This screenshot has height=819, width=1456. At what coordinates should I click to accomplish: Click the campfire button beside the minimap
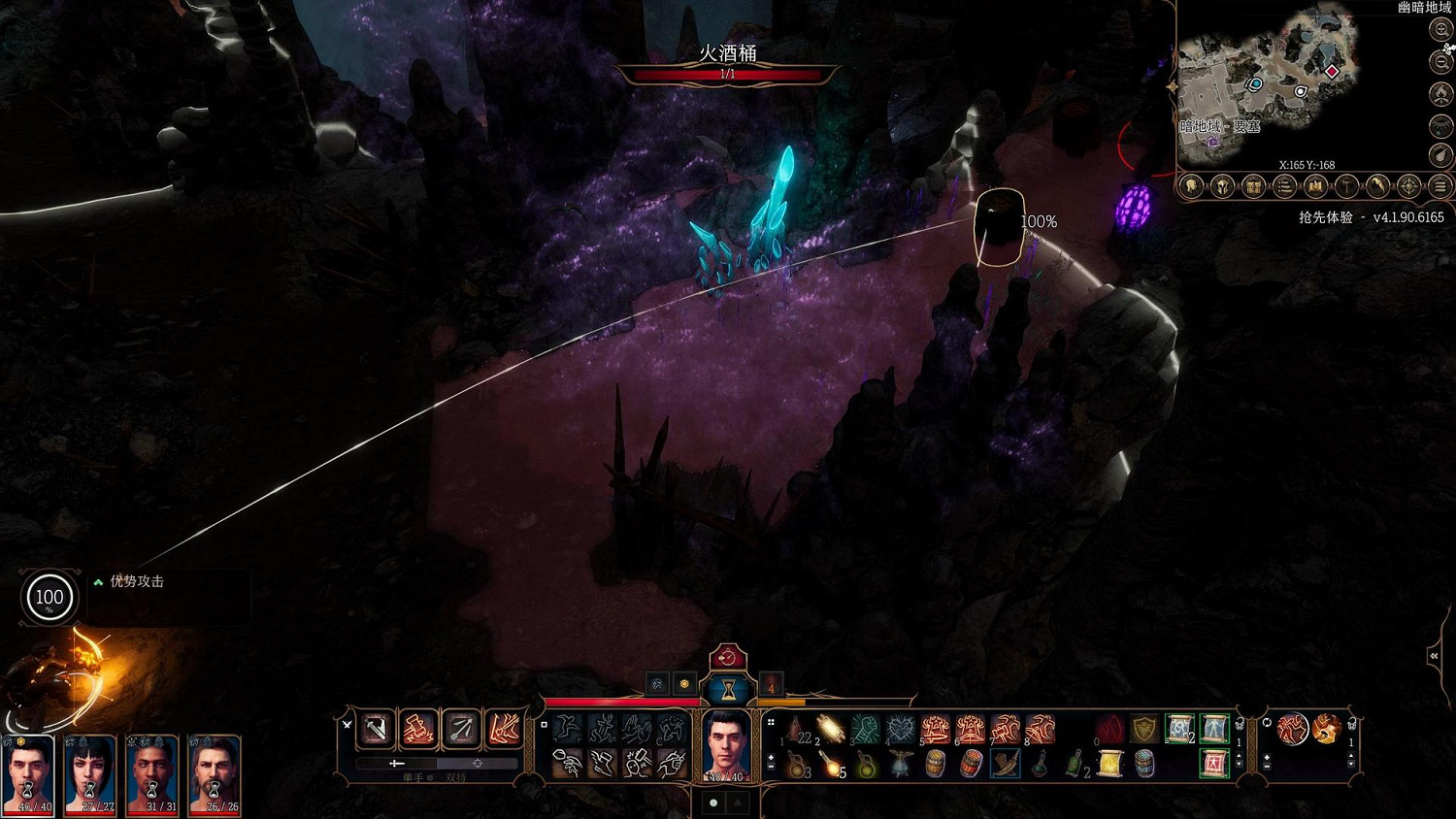pos(1441,94)
